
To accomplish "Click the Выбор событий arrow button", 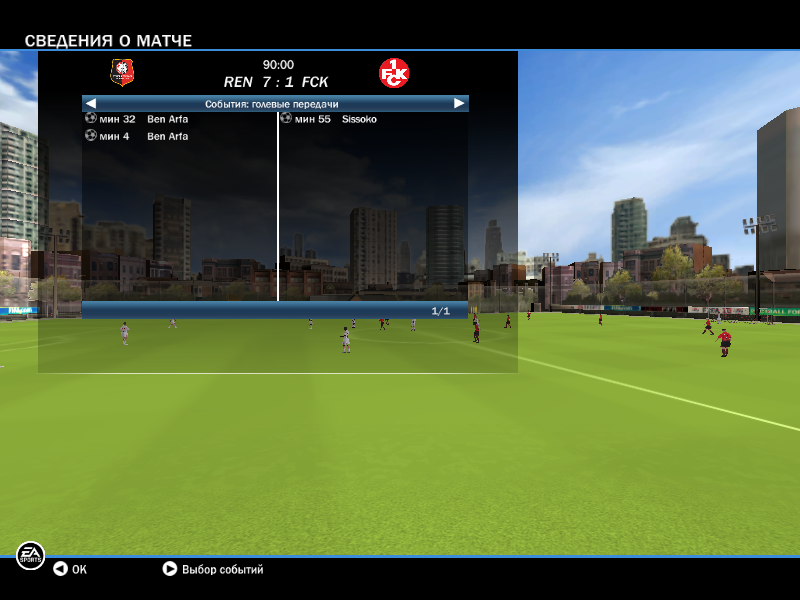I will [170, 569].
